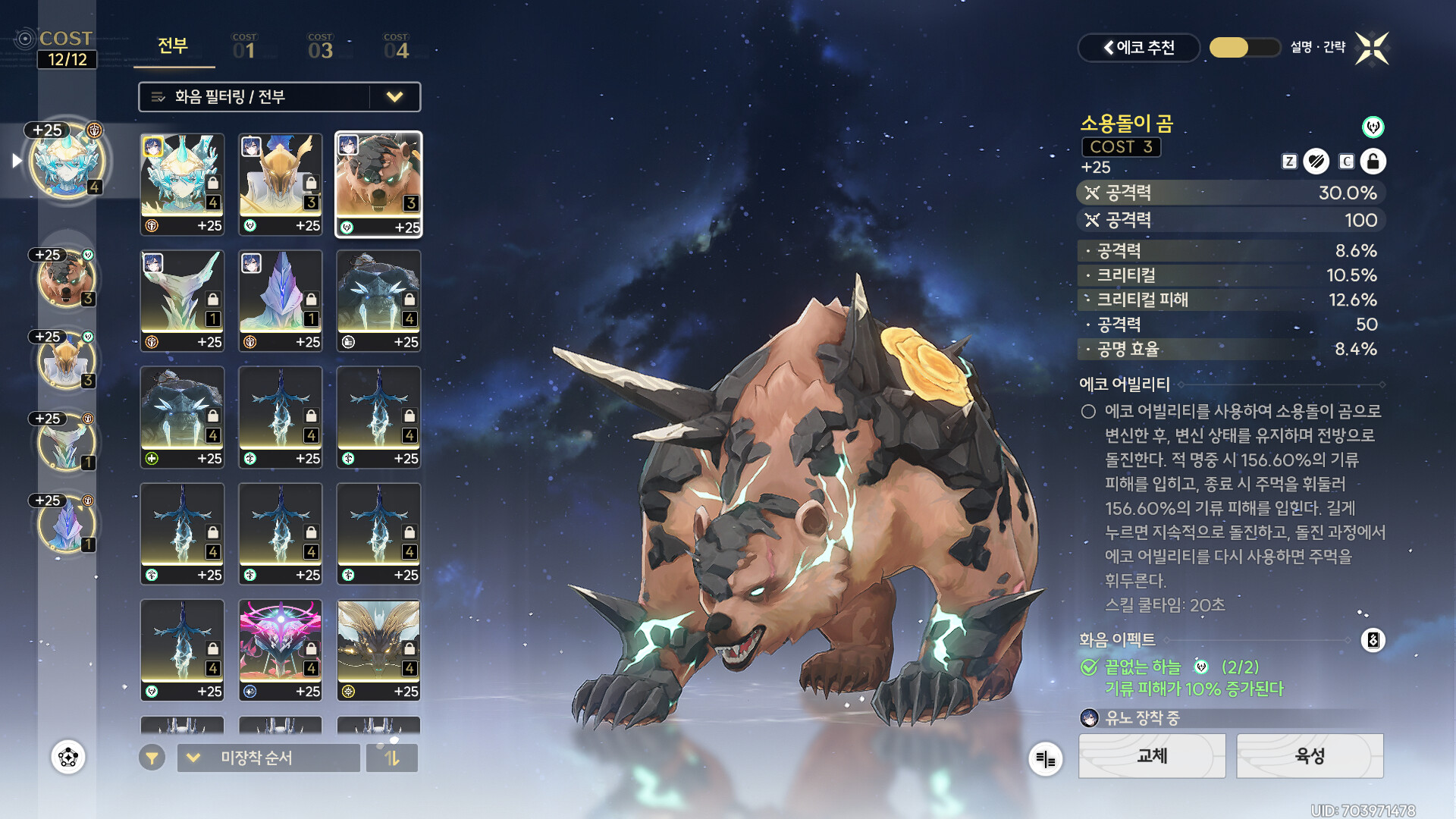Image resolution: width=1456 pixels, height=819 pixels.
Task: Open the 화음 필터링 dropdown
Action: [279, 97]
